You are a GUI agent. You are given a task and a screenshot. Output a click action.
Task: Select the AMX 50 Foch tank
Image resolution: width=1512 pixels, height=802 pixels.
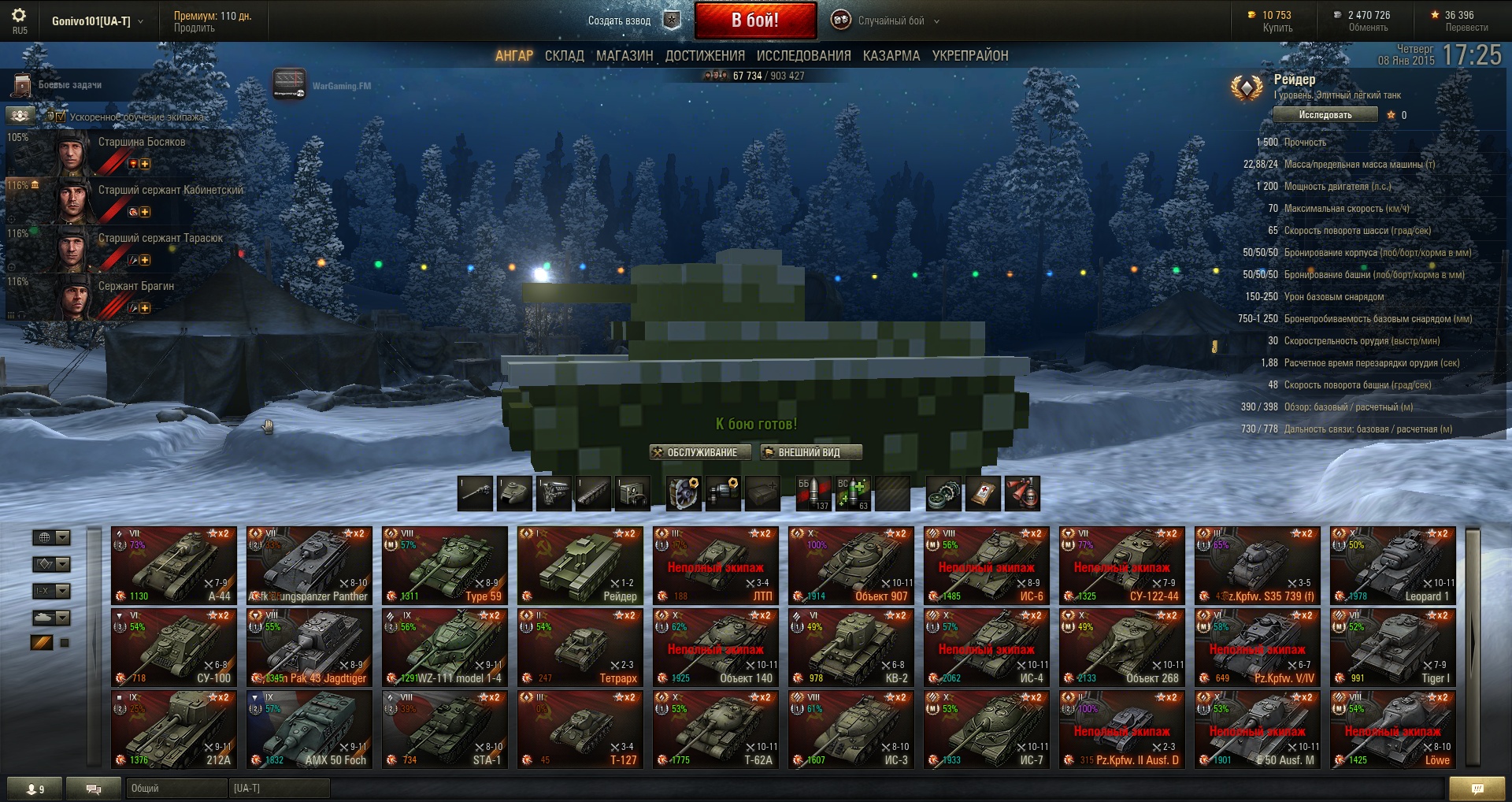(309, 730)
